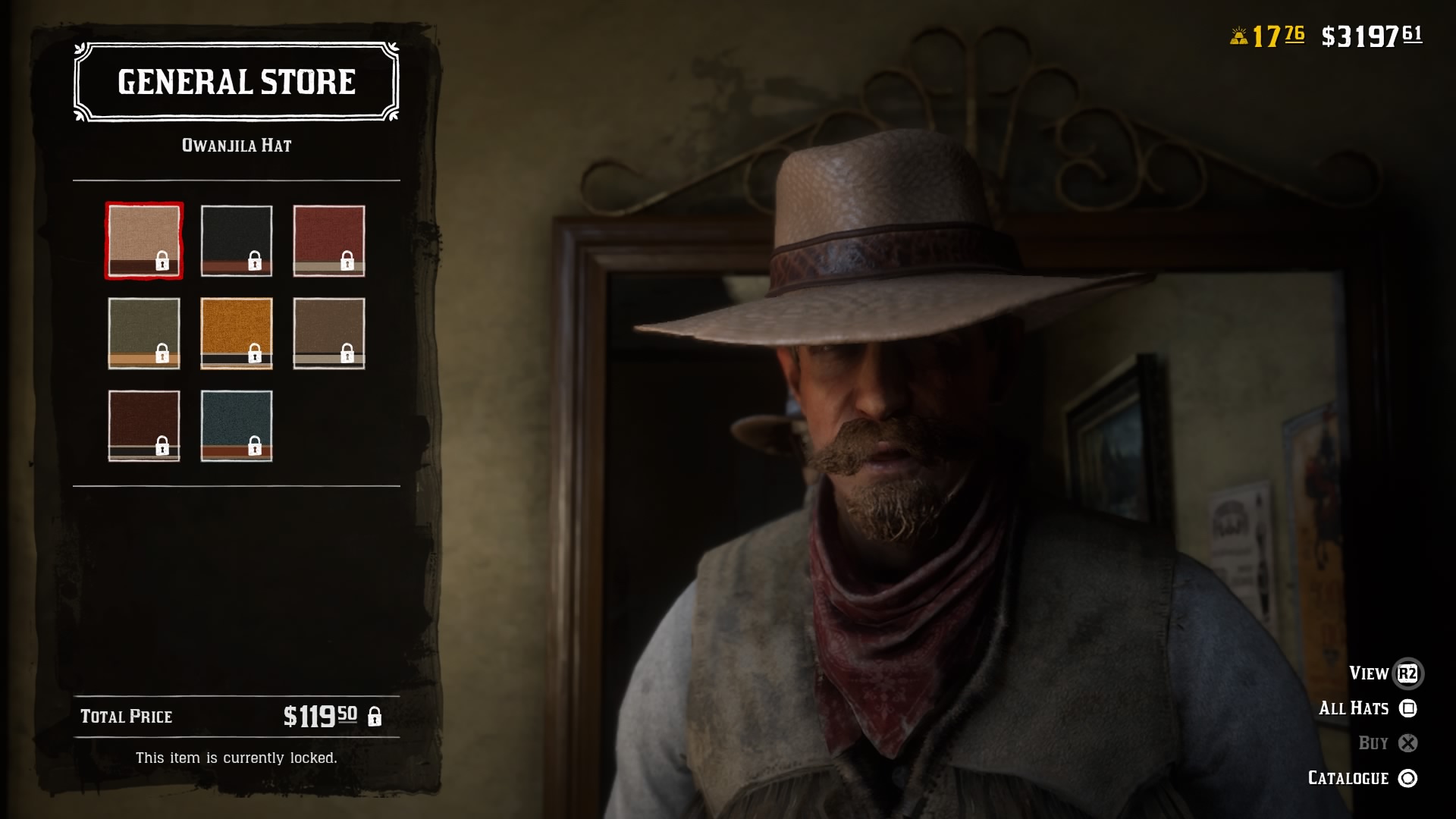The height and width of the screenshot is (819, 1456).
Task: Click the R2 View button prompt
Action: pyautogui.click(x=1407, y=673)
